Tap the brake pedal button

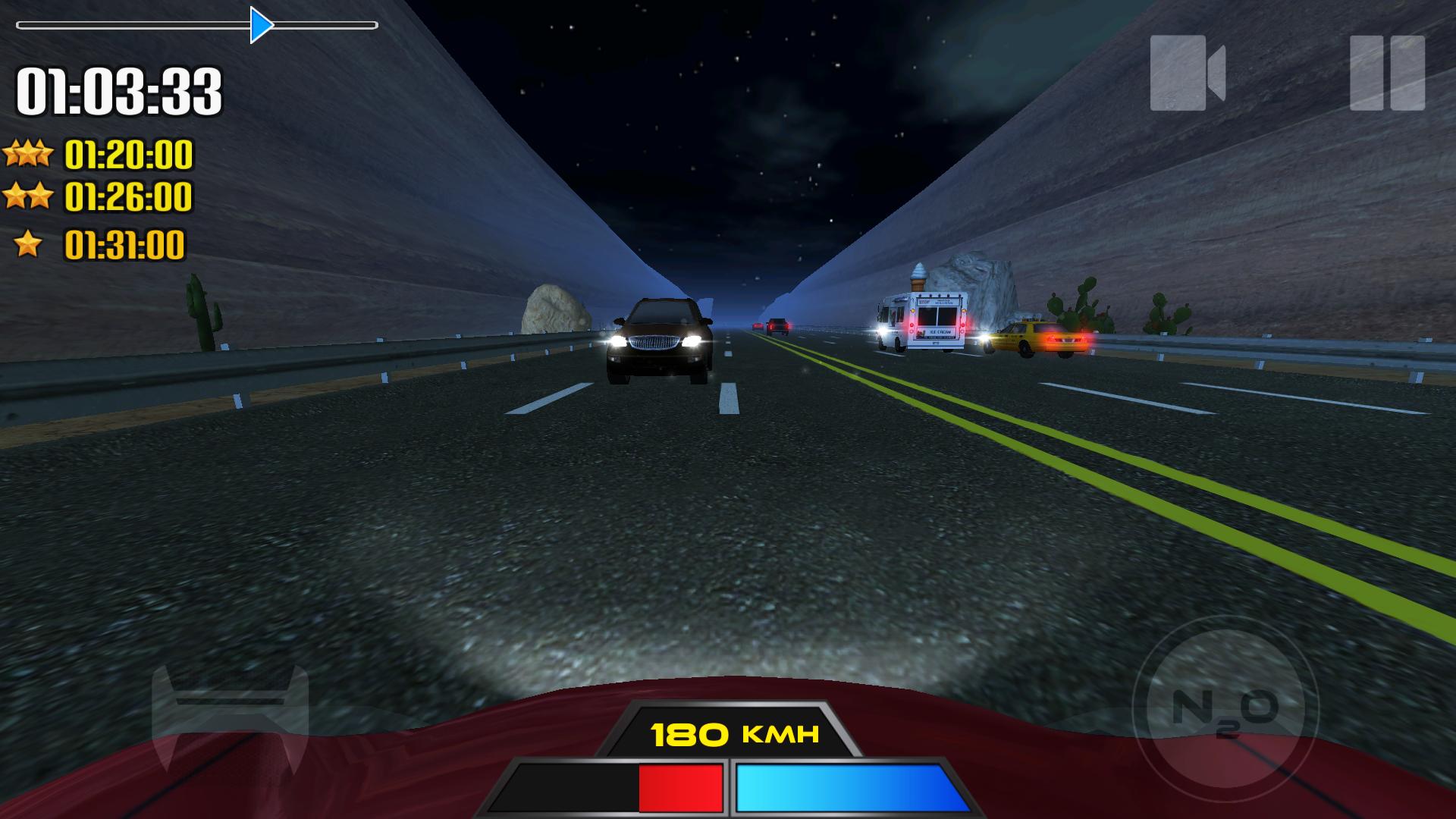tap(230, 717)
